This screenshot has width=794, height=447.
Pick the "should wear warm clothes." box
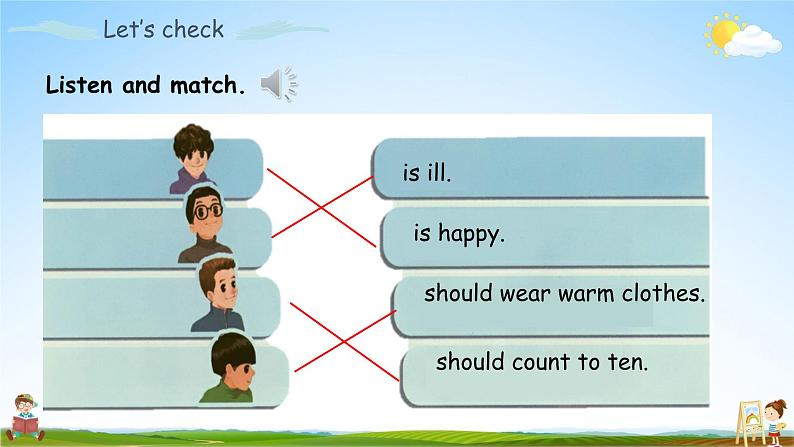552,296
